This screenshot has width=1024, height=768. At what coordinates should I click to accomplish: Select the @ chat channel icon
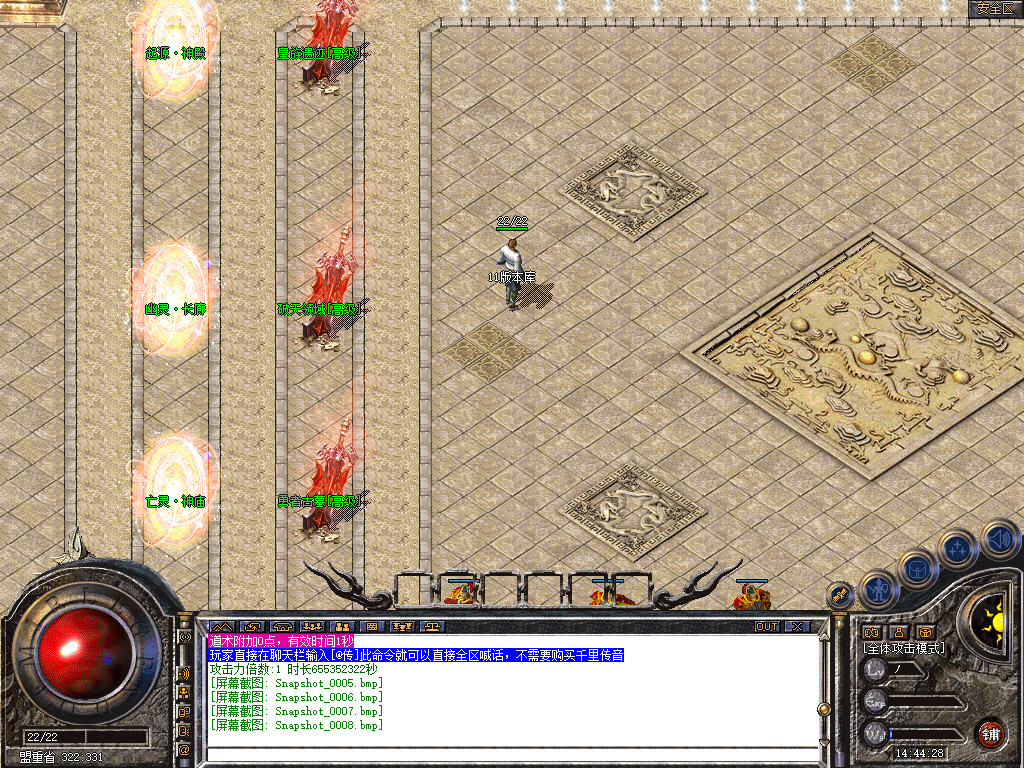[x=185, y=749]
